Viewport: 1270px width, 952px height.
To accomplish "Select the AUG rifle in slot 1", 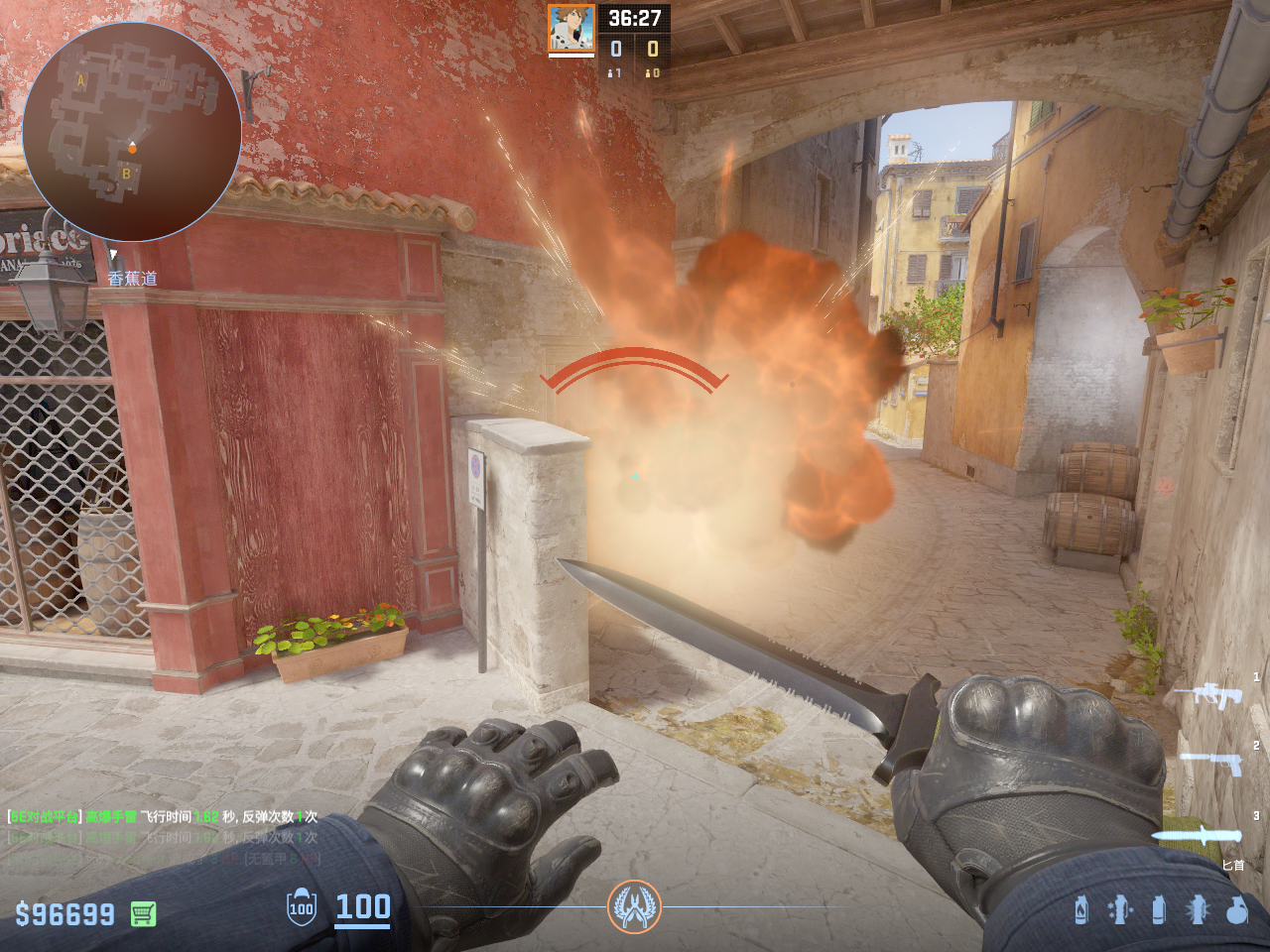I will (x=1208, y=695).
